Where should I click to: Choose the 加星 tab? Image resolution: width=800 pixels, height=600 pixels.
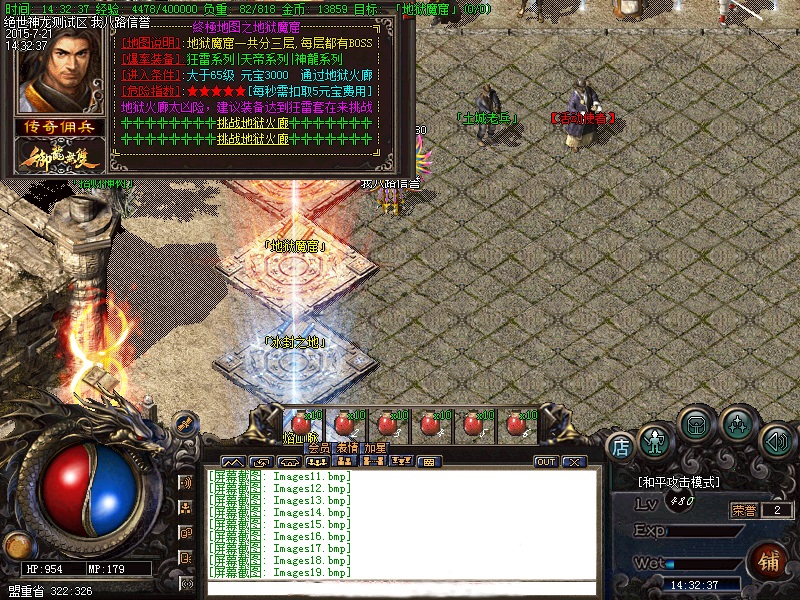(x=375, y=449)
